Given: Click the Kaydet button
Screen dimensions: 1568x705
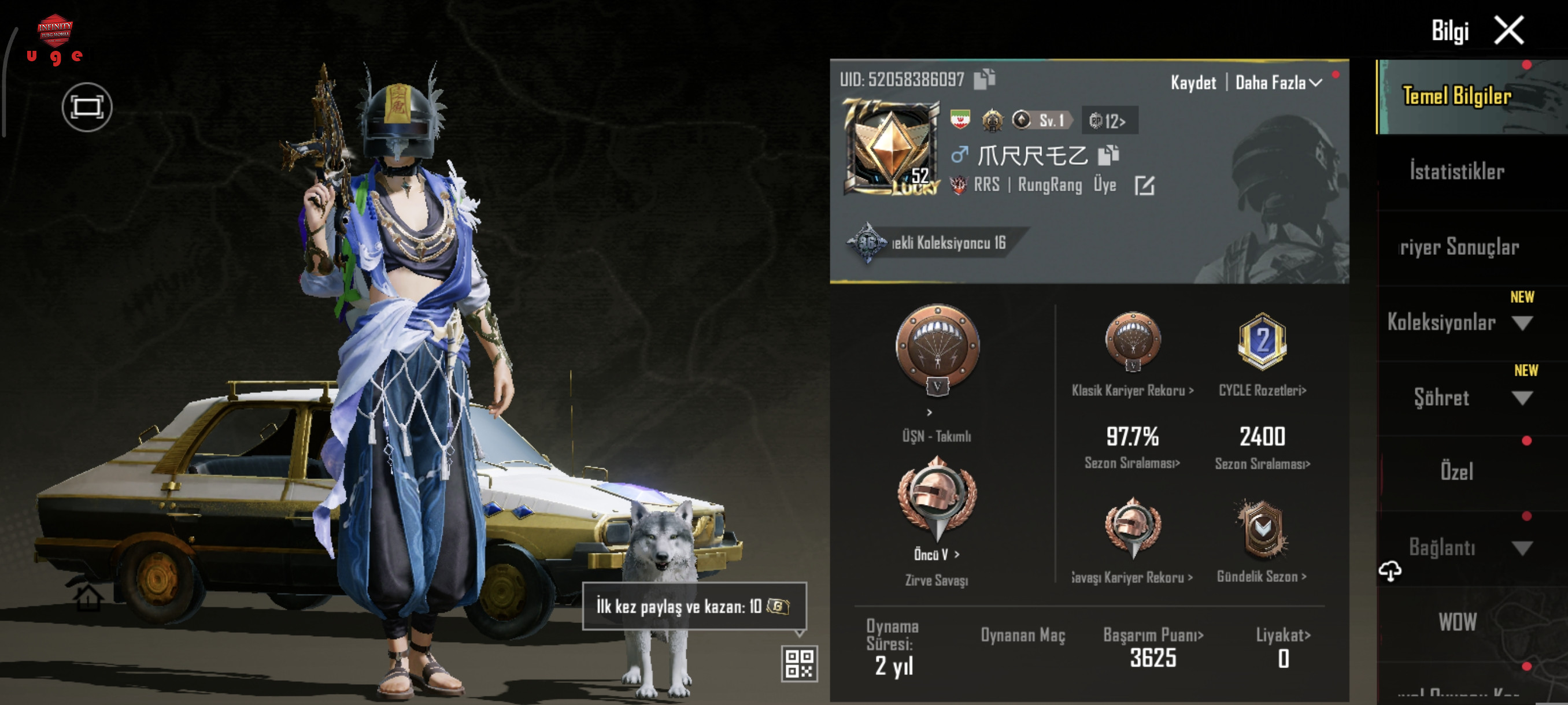Looking at the screenshot, I should coord(1193,83).
